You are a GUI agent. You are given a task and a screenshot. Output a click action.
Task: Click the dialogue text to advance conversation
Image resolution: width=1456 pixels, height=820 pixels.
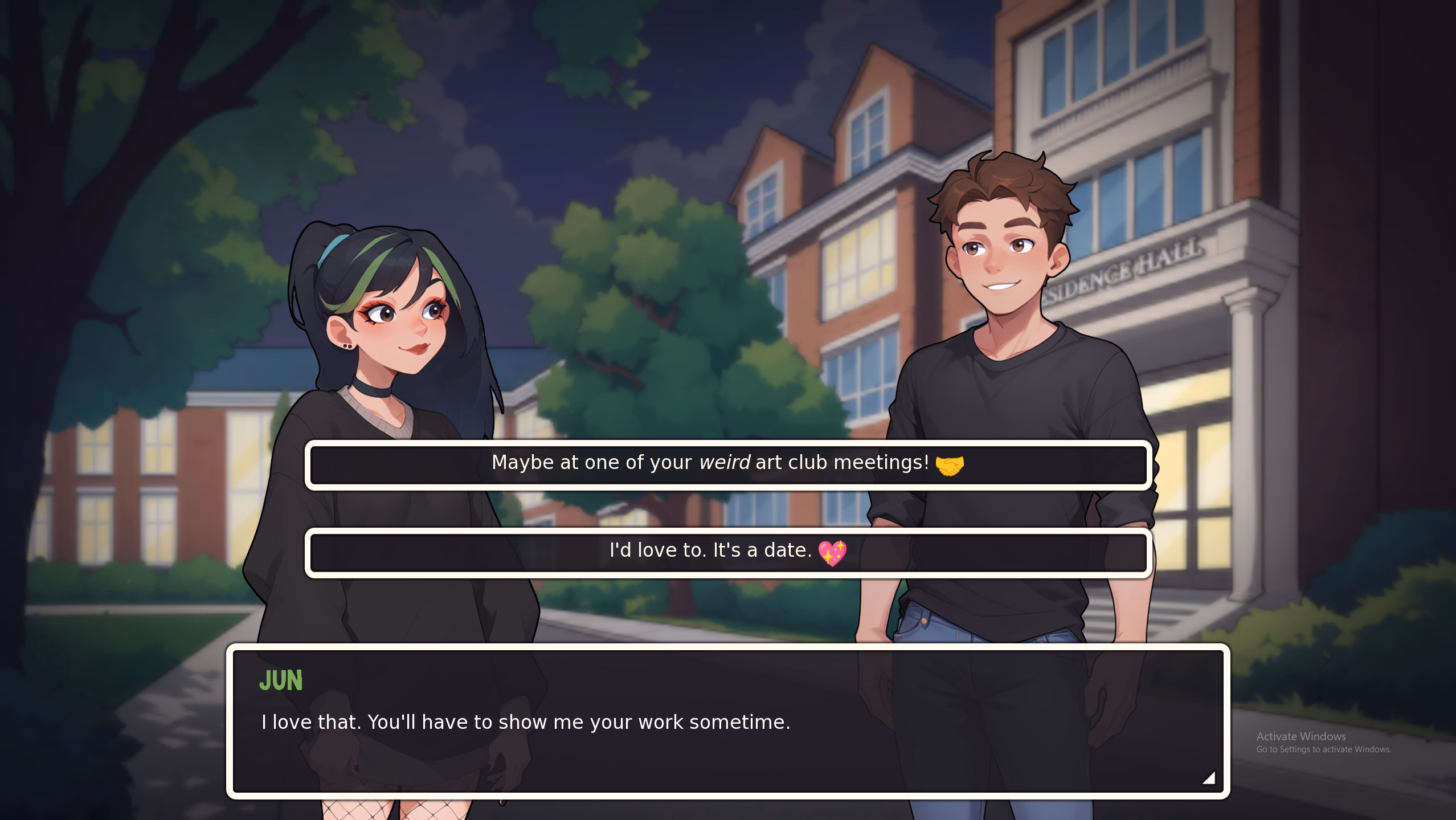click(525, 721)
